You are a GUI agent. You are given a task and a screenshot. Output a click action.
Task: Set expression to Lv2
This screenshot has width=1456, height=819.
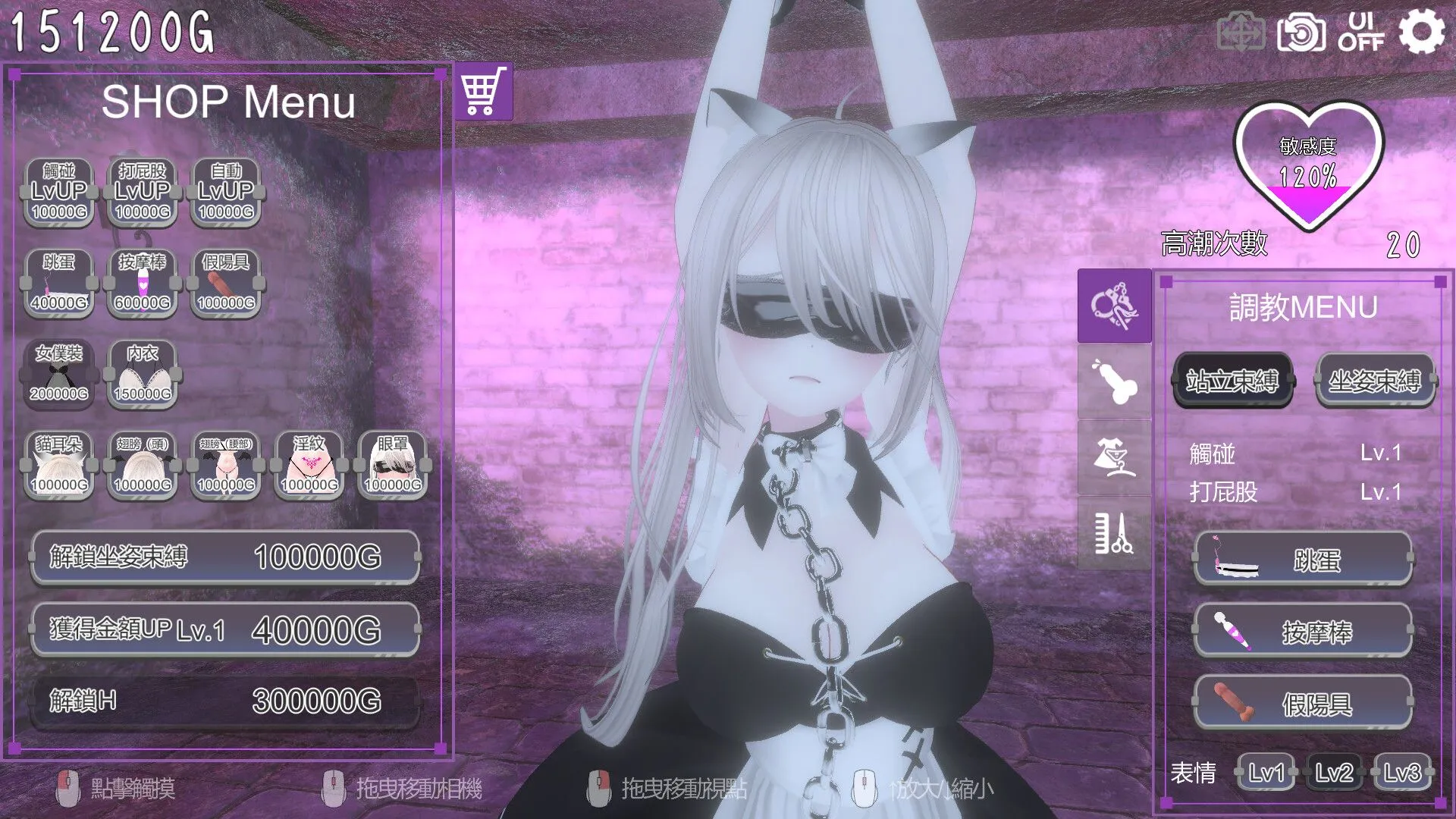click(x=1333, y=773)
